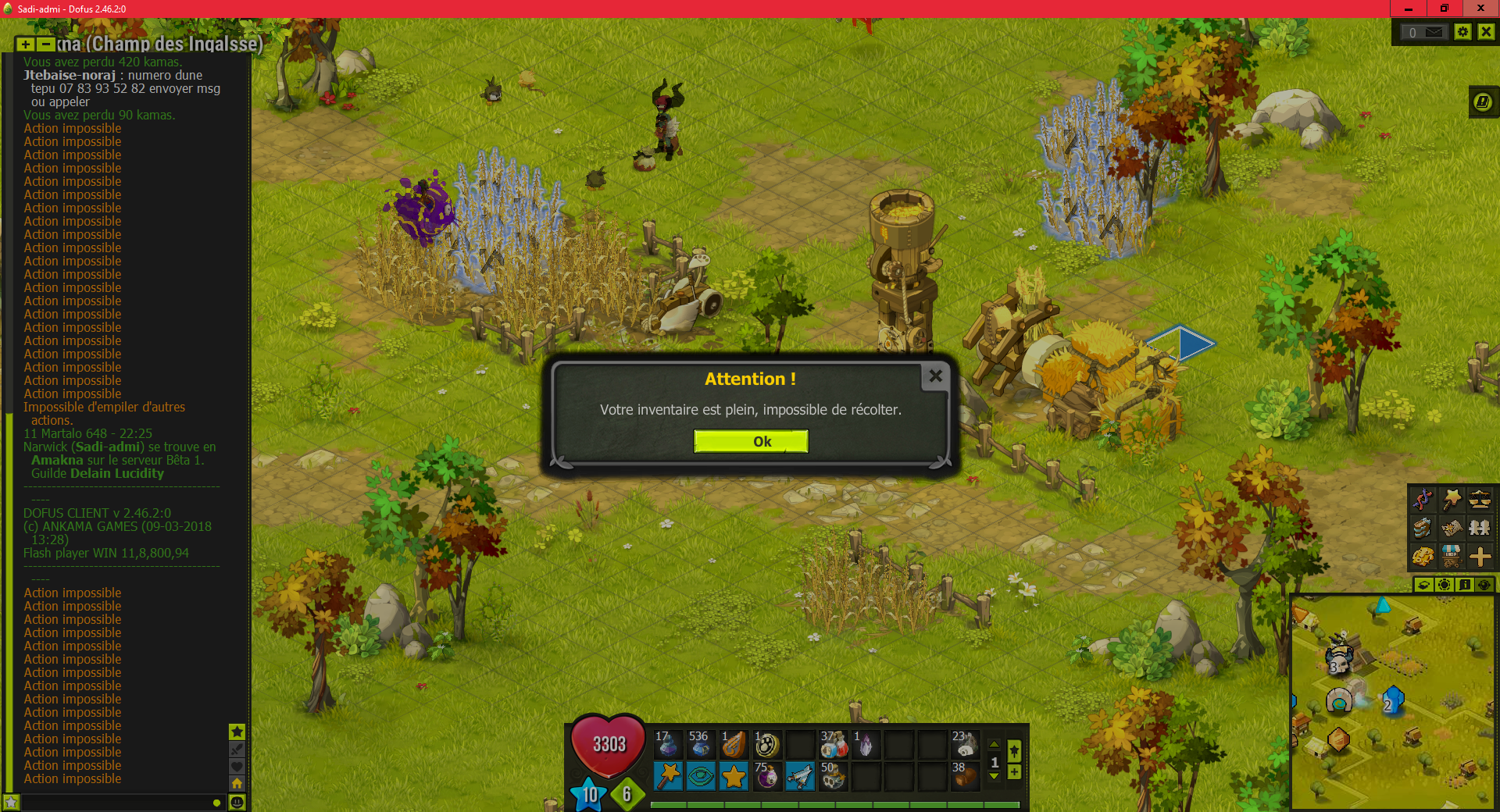Activate the green eye spell shortcut

(x=701, y=776)
